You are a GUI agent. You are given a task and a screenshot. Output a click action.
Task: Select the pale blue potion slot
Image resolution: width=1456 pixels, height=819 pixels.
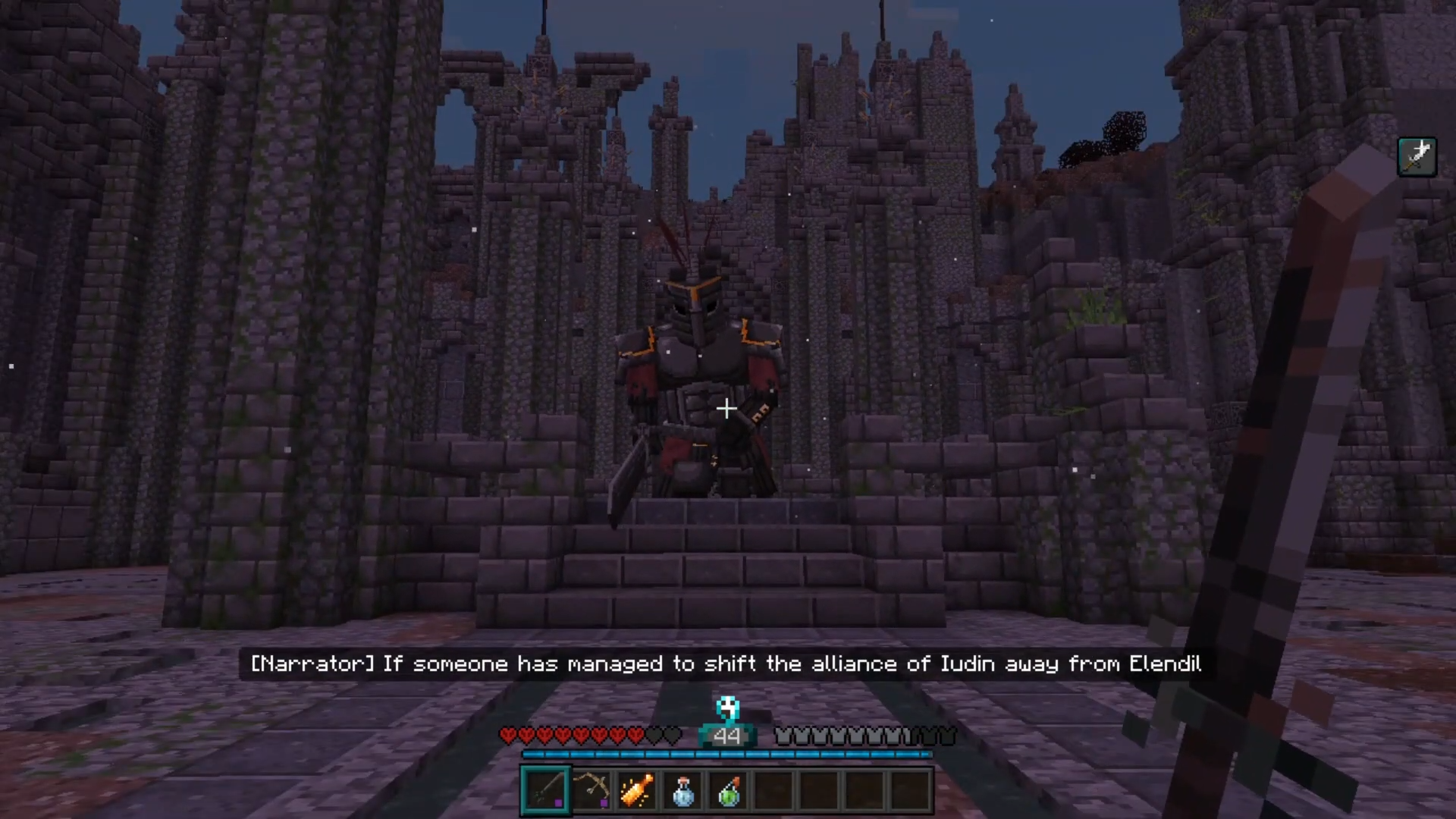(x=682, y=790)
